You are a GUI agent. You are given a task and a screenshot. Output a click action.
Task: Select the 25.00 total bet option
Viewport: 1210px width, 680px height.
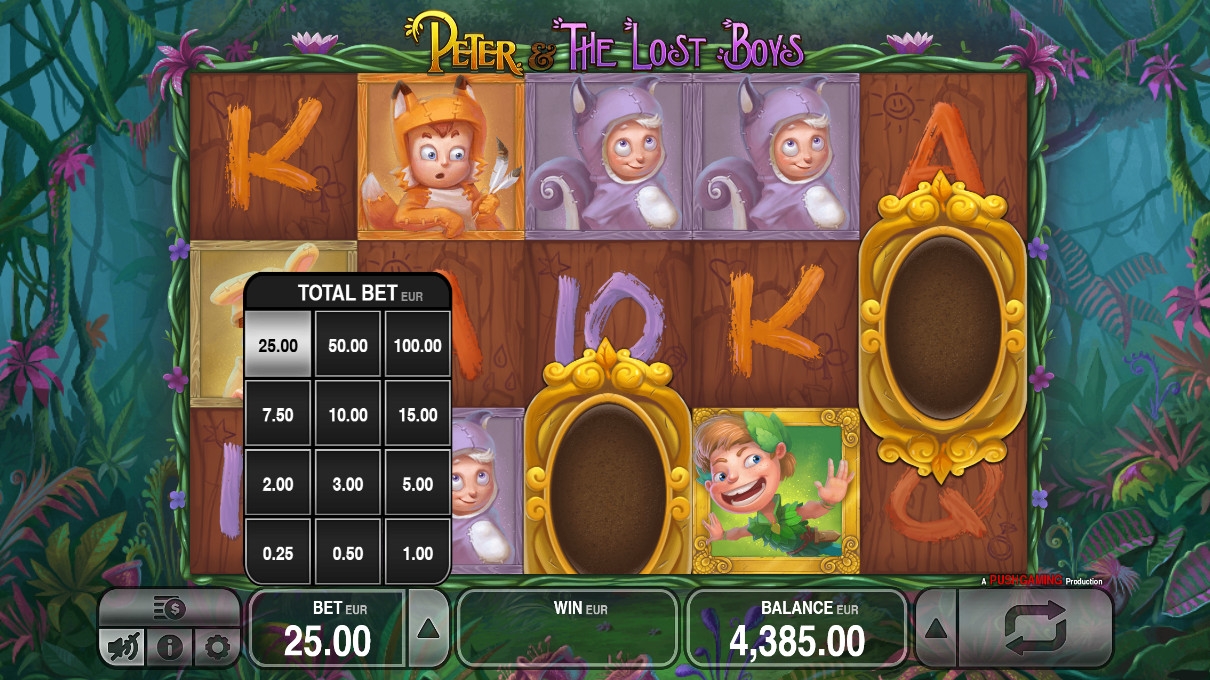(278, 345)
